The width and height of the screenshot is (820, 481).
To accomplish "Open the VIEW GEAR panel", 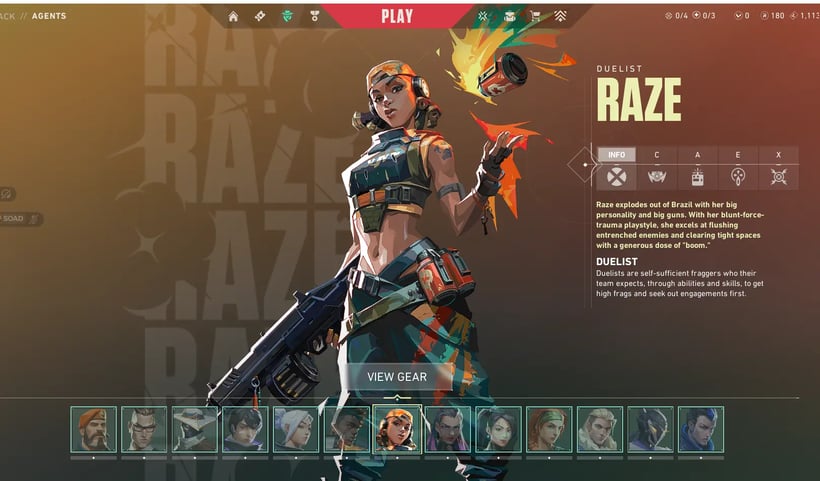I will click(x=397, y=377).
